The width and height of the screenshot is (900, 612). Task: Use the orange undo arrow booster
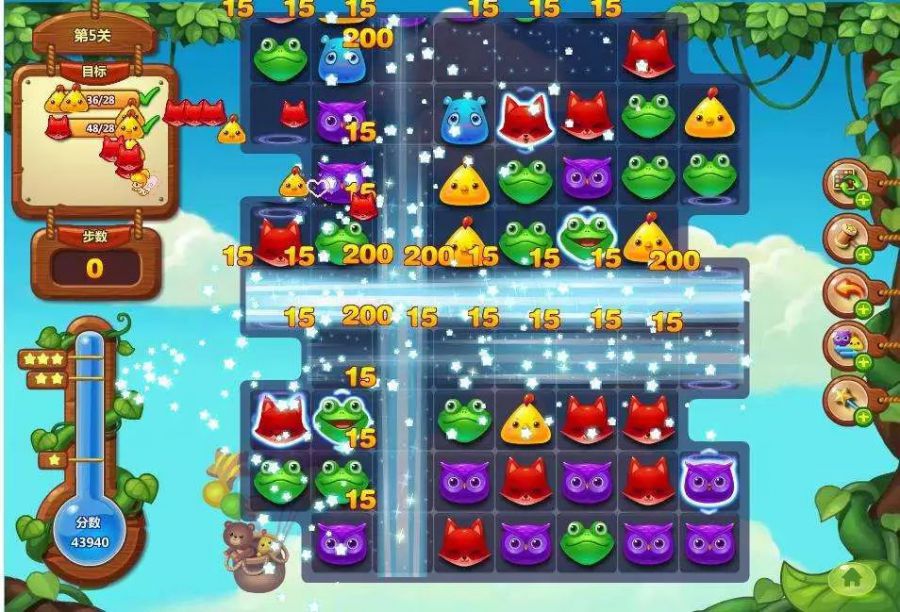tap(846, 291)
